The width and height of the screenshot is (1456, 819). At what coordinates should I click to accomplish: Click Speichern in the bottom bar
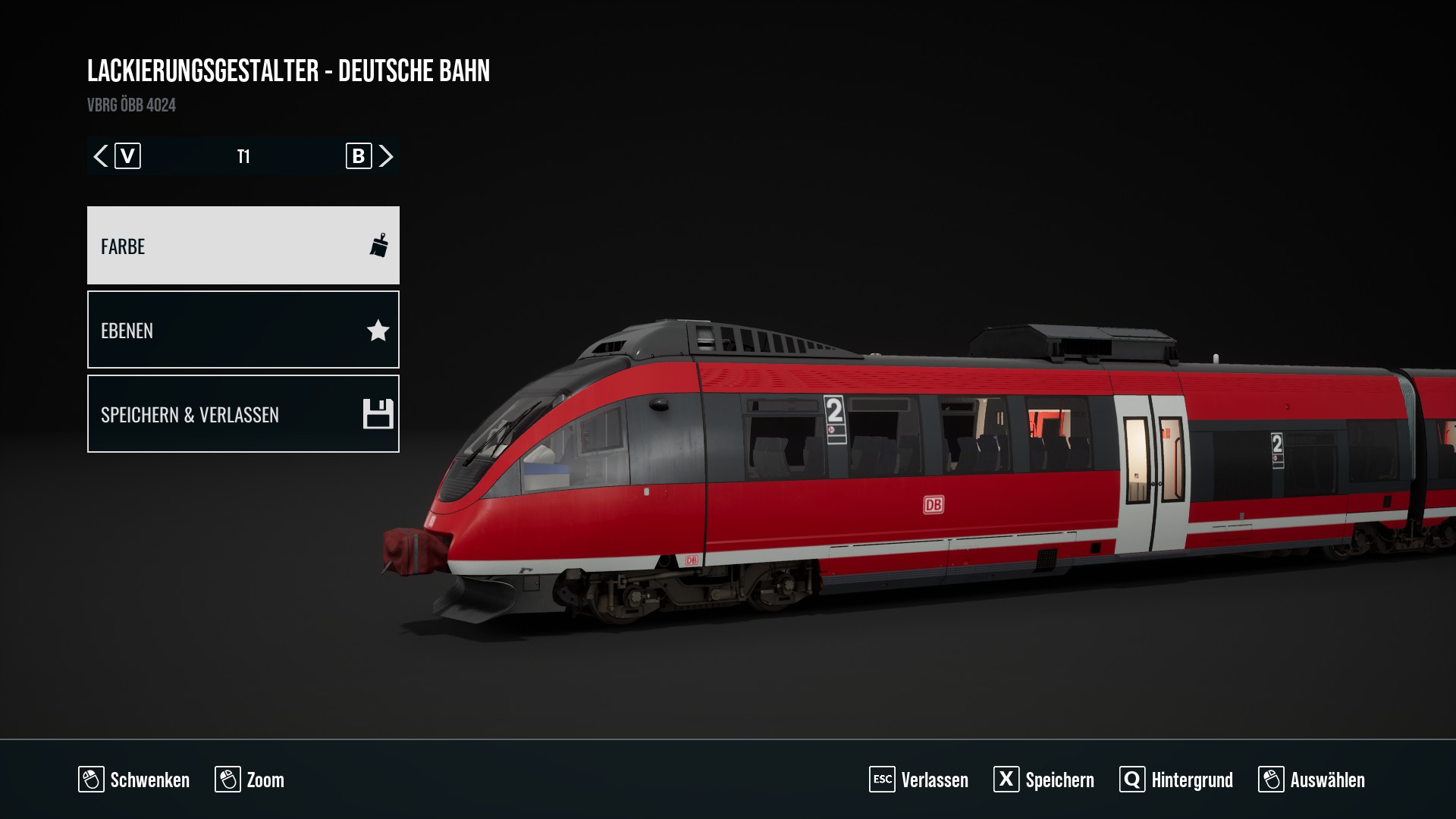1043,780
